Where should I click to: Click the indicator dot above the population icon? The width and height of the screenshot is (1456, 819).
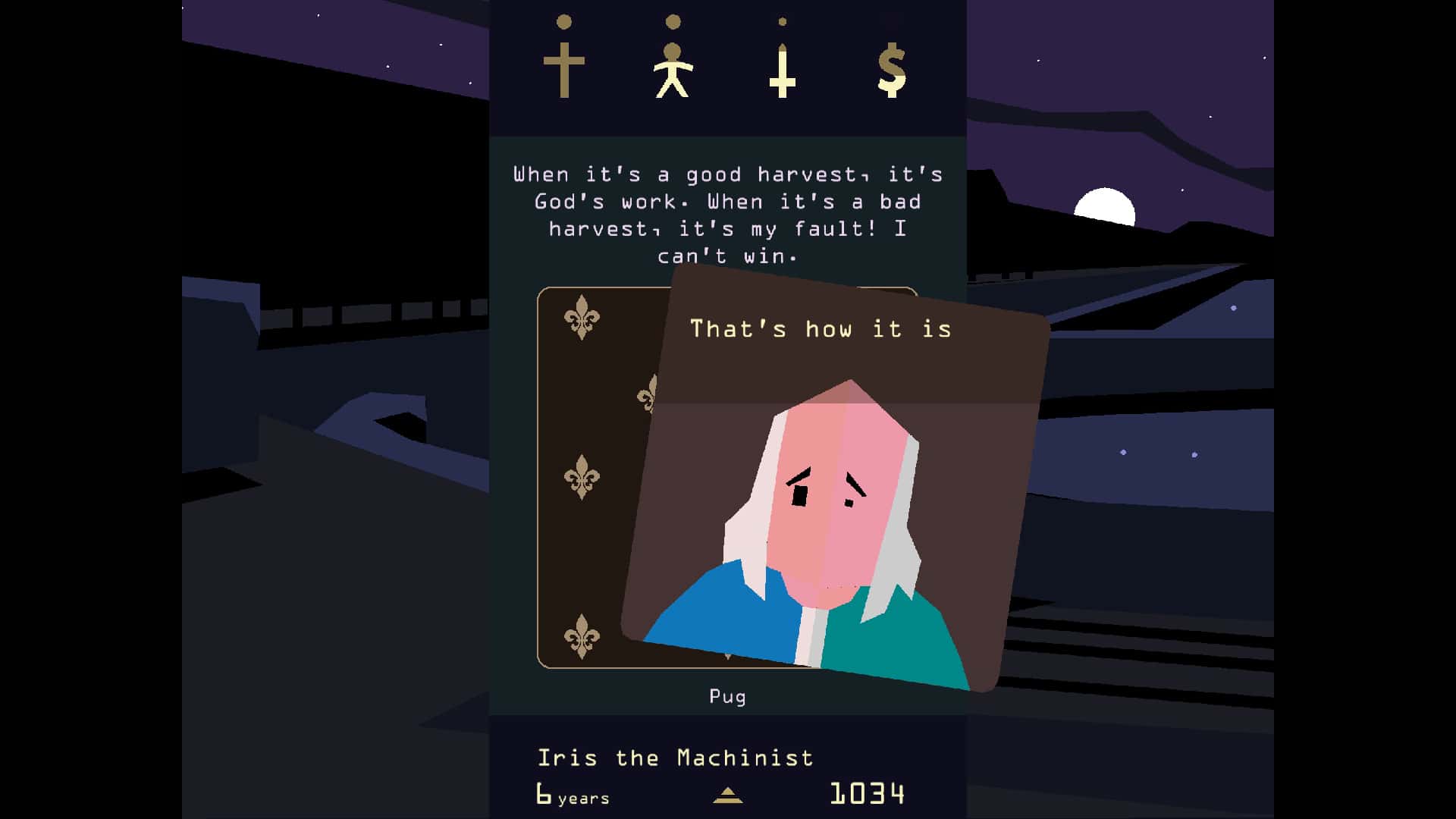tap(672, 20)
